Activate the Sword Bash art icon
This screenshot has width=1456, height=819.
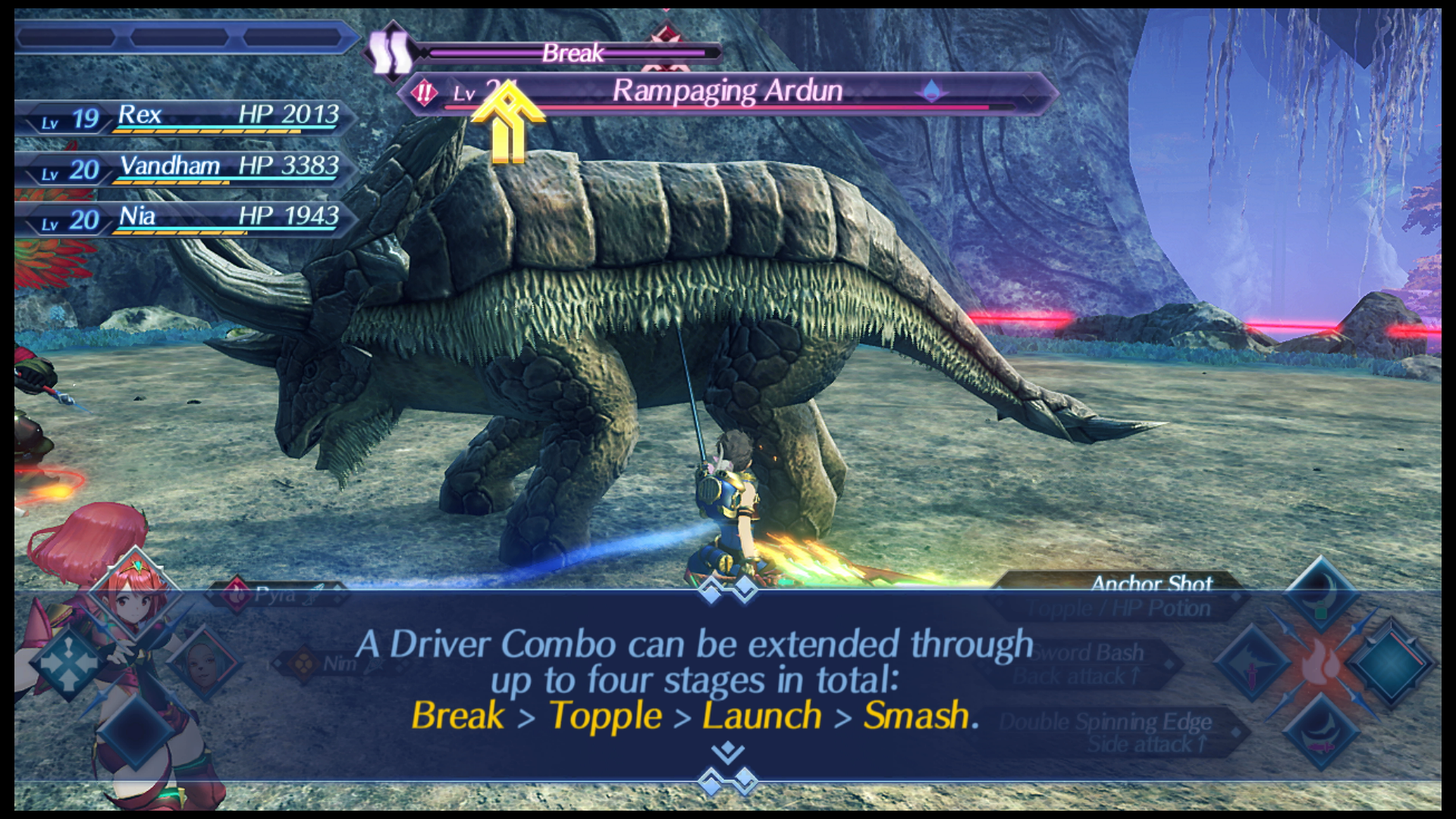[1253, 664]
